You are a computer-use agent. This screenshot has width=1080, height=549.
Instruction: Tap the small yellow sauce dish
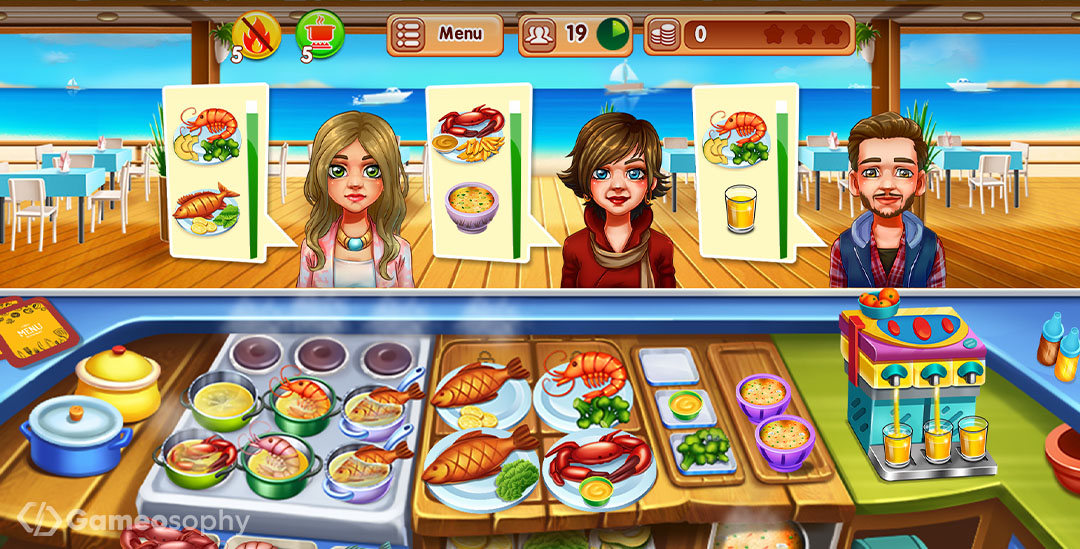pos(685,405)
